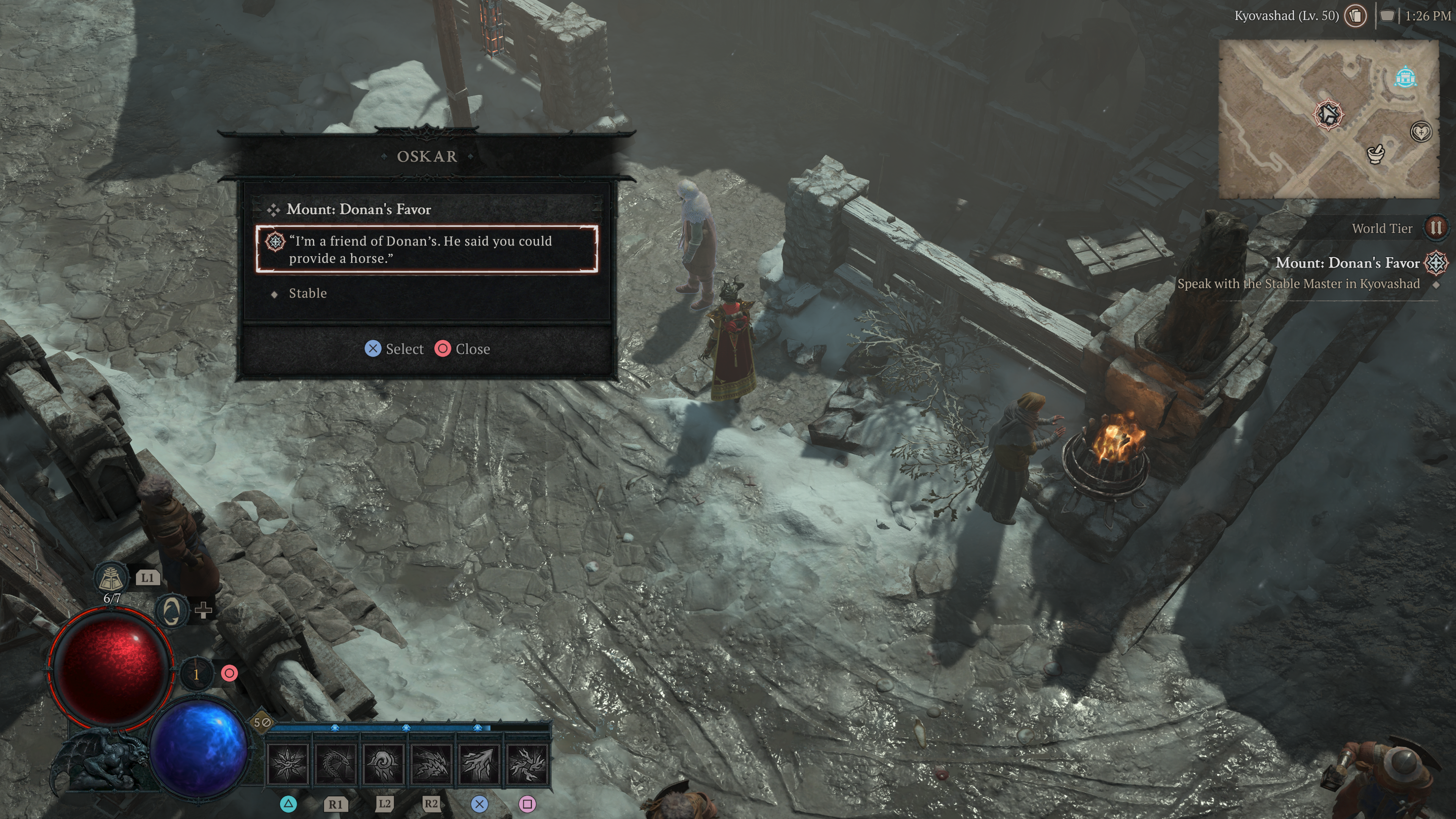The width and height of the screenshot is (1456, 819).
Task: Select the healer heart marker on minimap
Action: 1420,132
